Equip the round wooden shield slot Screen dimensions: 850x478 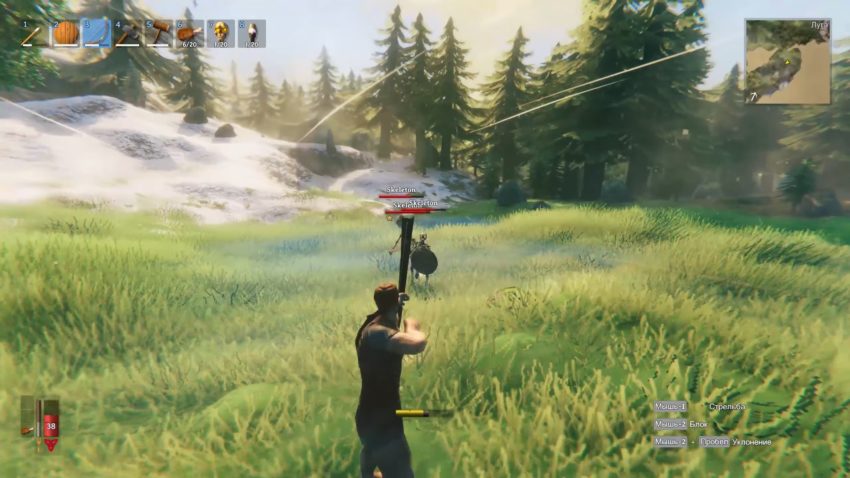coord(65,34)
